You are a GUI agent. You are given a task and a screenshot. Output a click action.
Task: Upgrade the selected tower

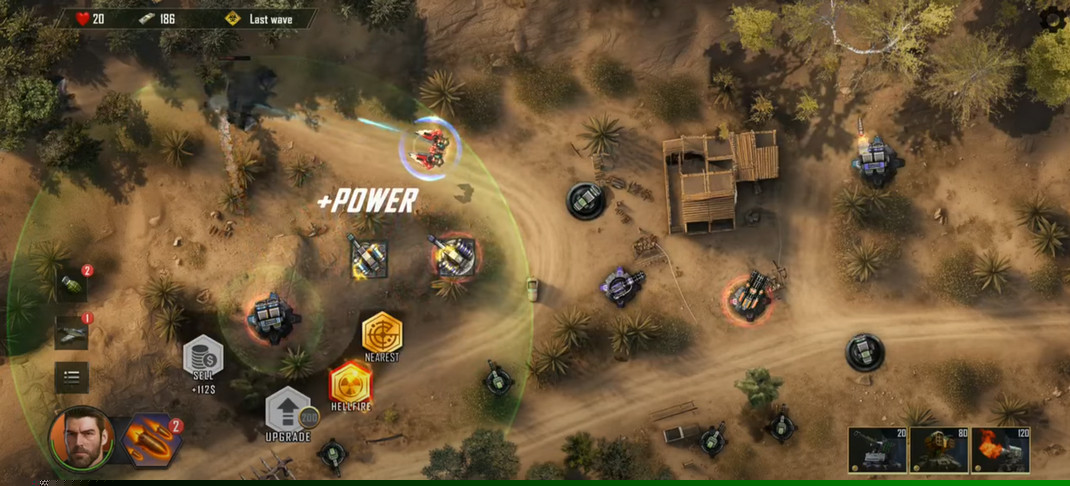287,411
